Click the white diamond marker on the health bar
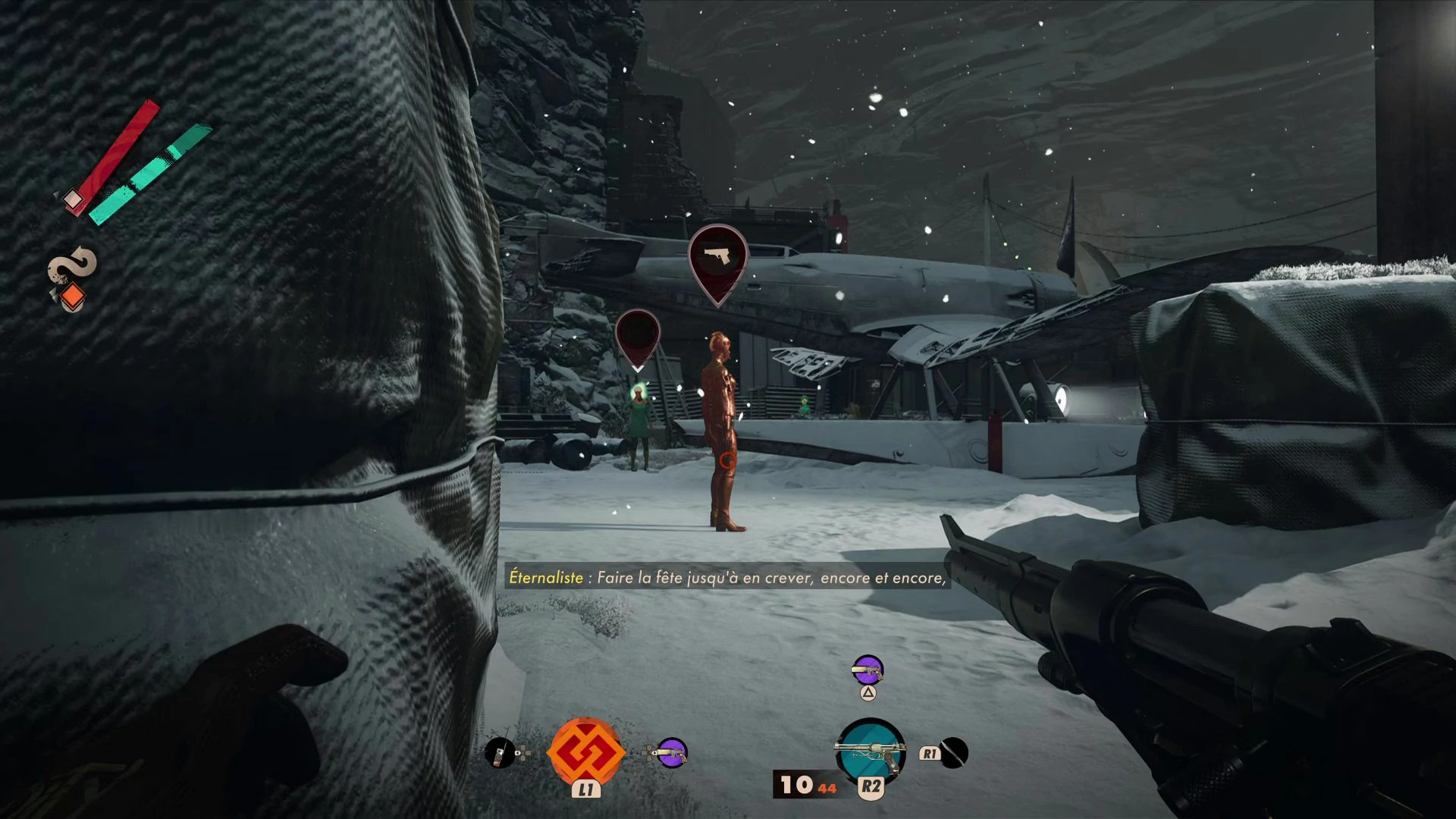Image resolution: width=1456 pixels, height=819 pixels. coord(72,197)
